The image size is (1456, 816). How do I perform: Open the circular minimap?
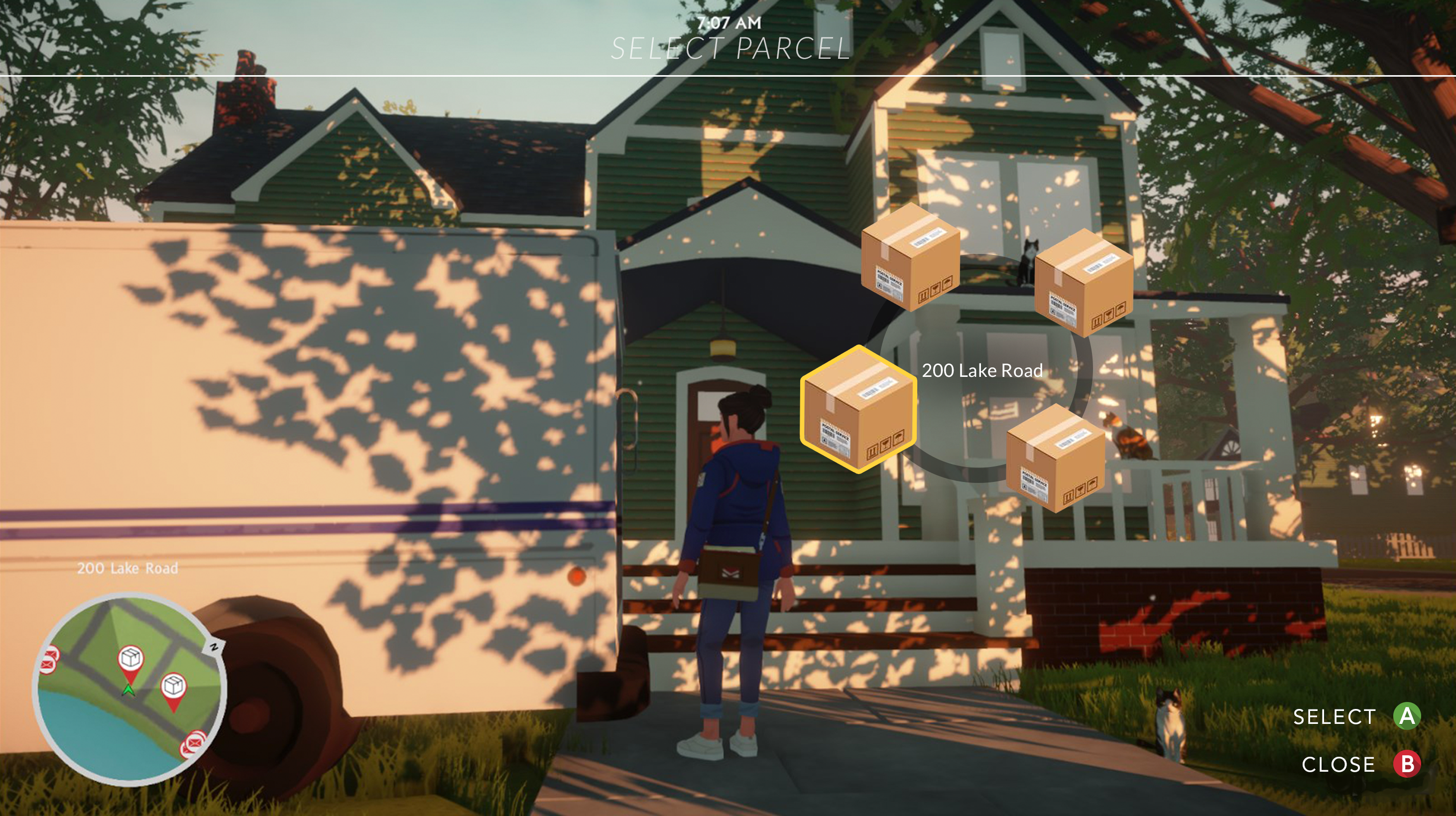129,689
